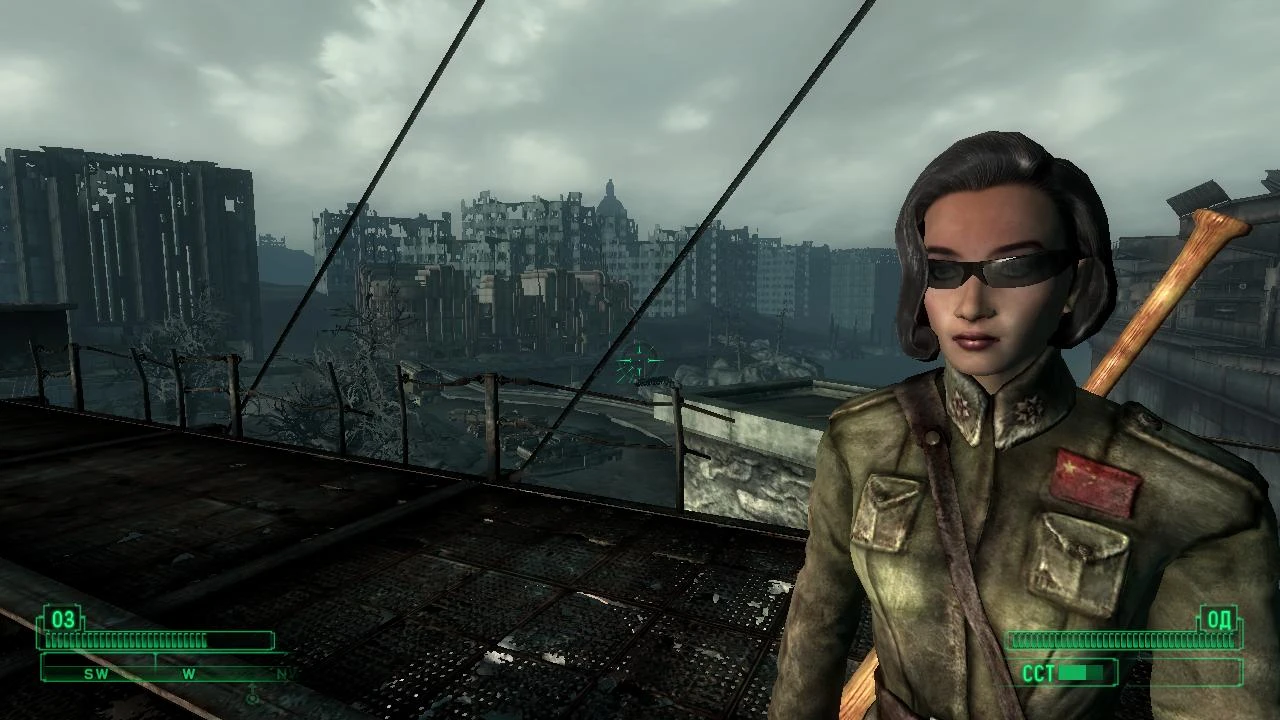1280x720 pixels.
Task: Click the N marker on the compass
Action: point(282,673)
